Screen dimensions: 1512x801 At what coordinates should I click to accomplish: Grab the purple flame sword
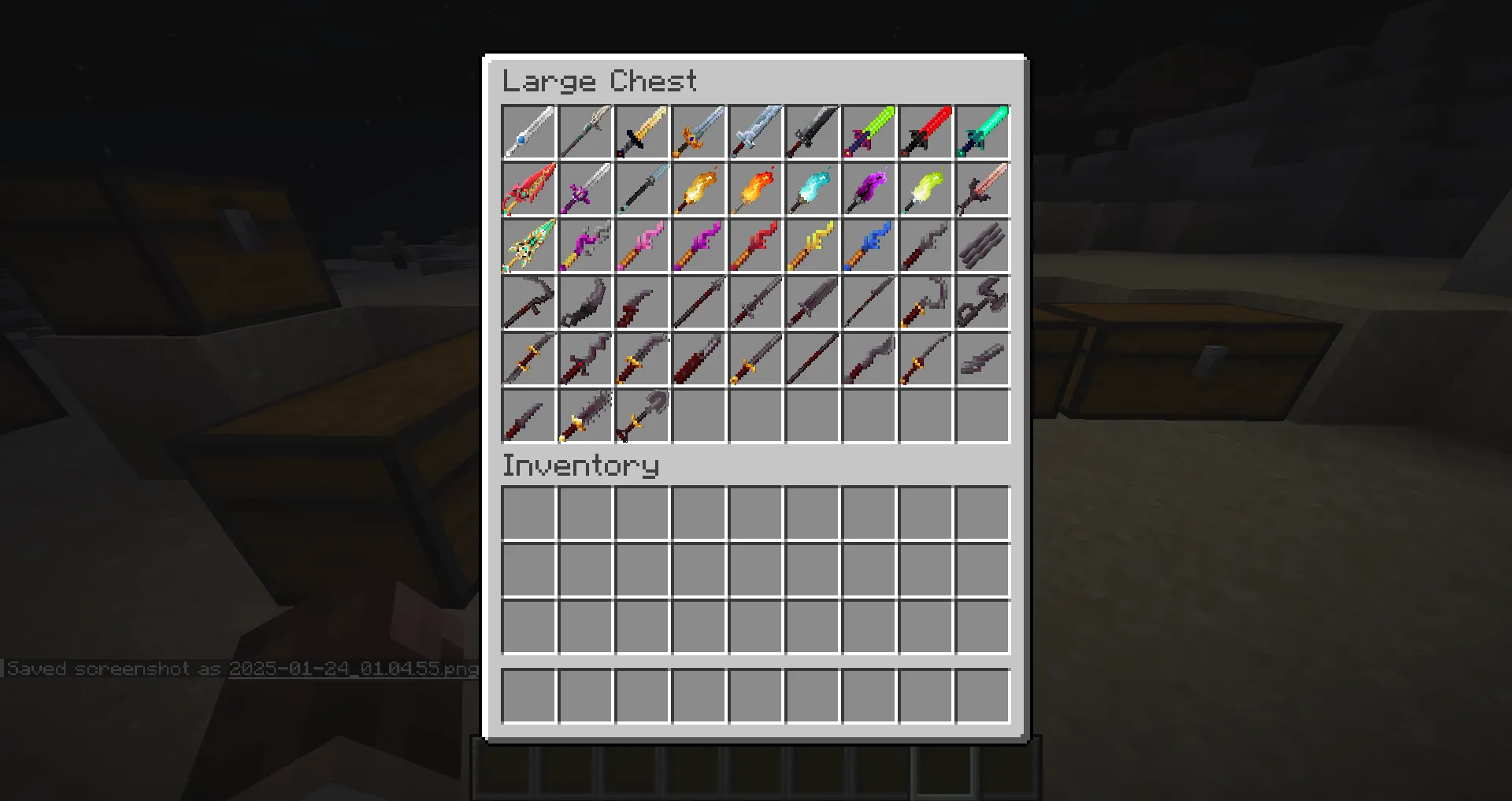tap(869, 188)
